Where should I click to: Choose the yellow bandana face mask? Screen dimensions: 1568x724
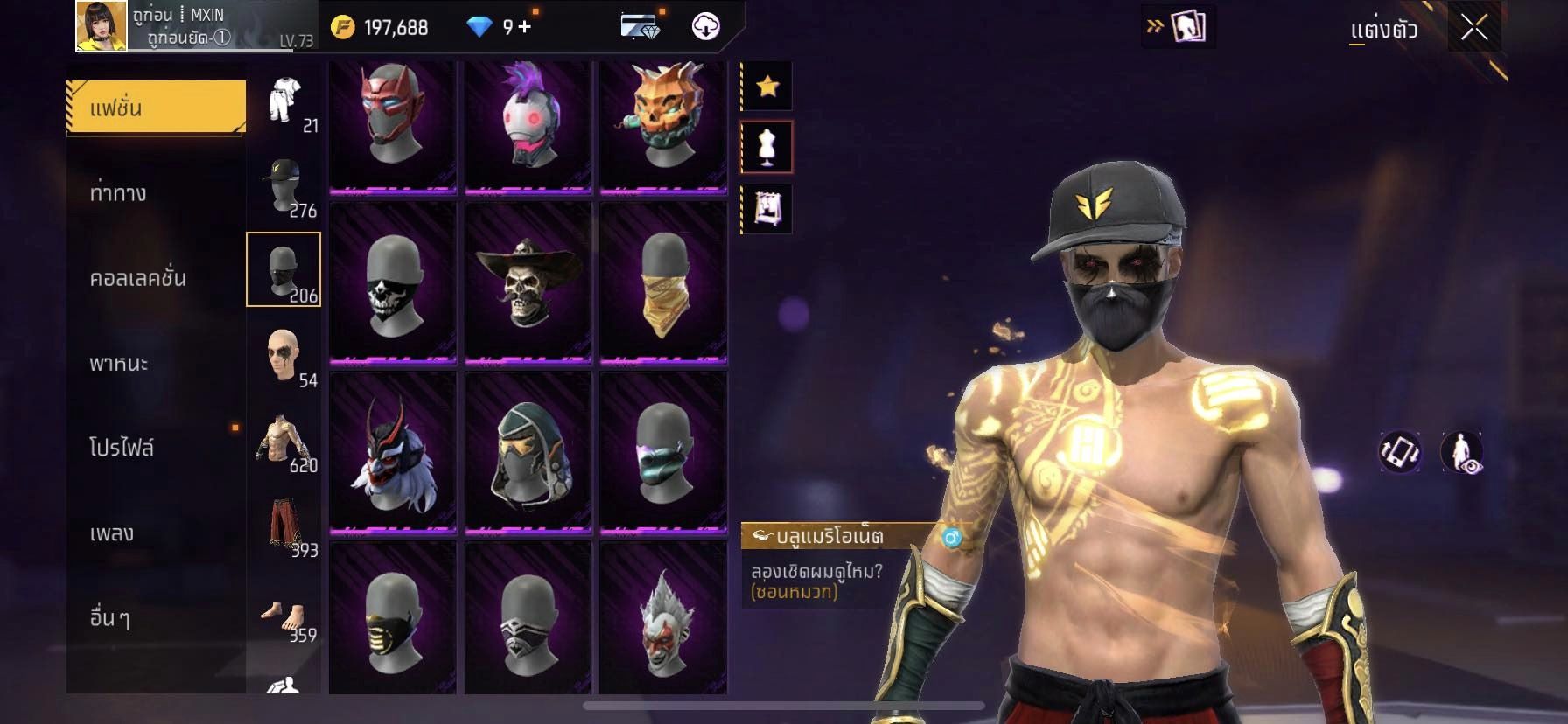(x=663, y=281)
